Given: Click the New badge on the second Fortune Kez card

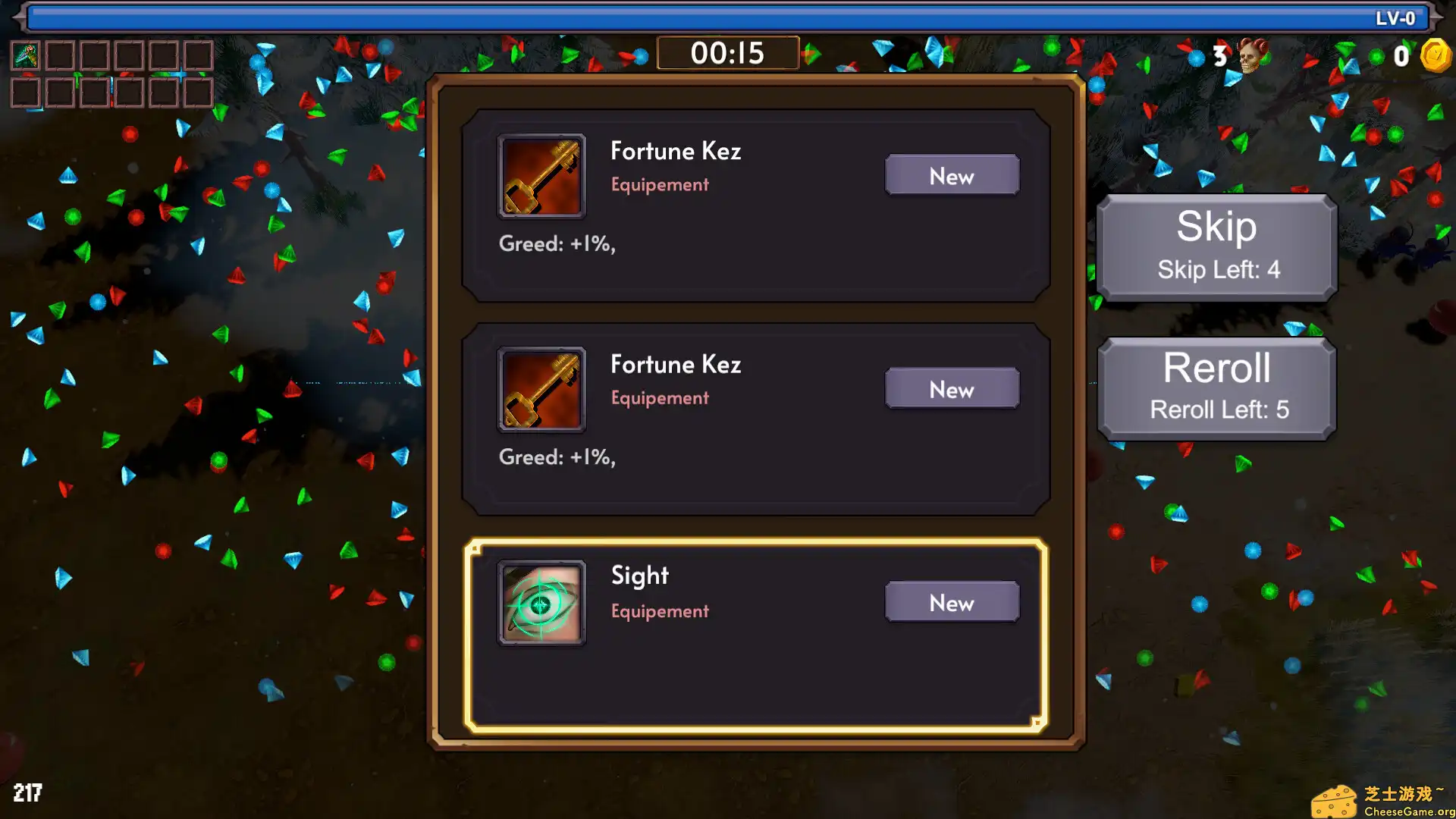Looking at the screenshot, I should tap(952, 388).
